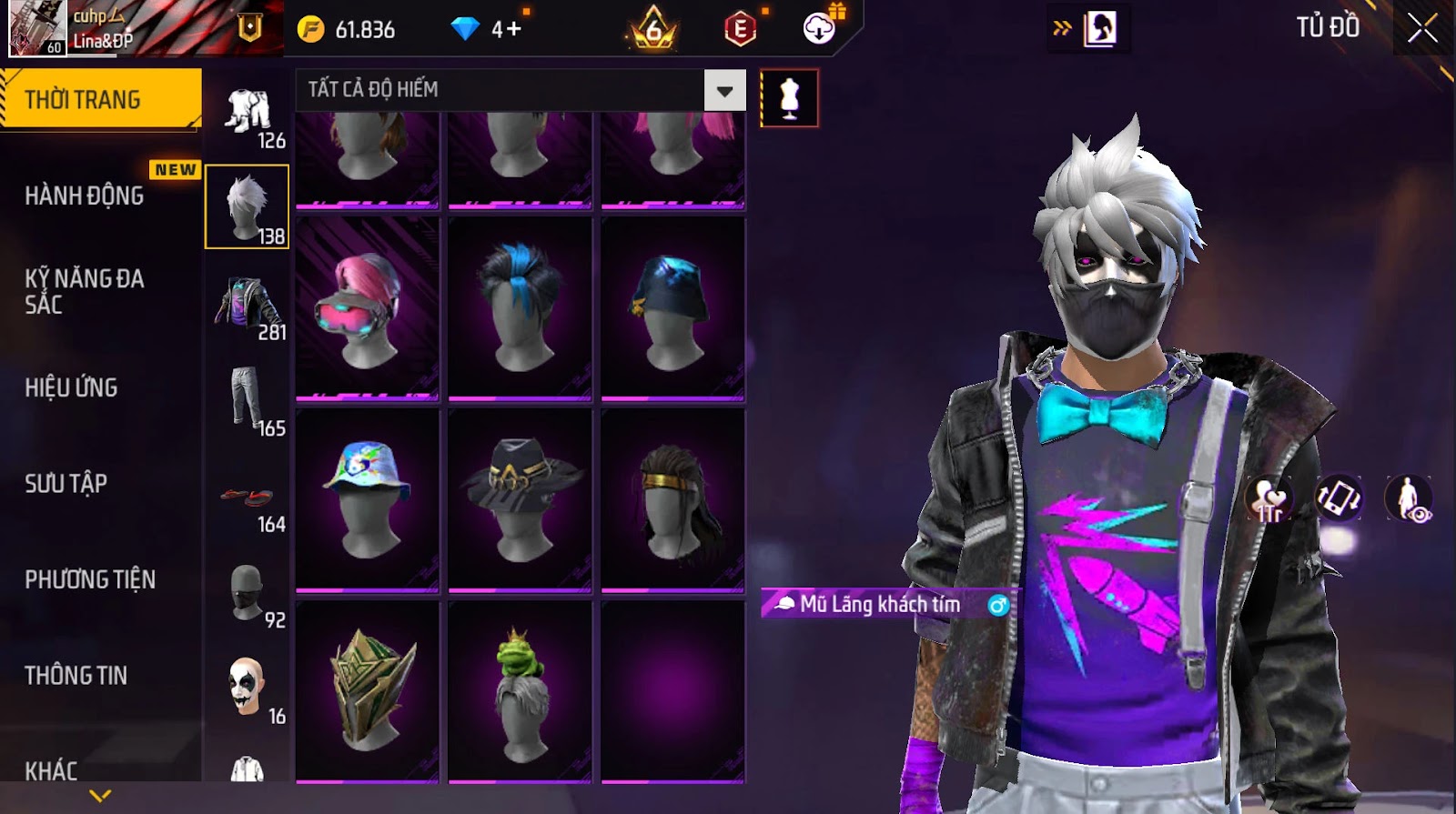Viewport: 1456px width, 814px height.
Task: Choose the green and gold armored helmet
Action: pos(368,692)
